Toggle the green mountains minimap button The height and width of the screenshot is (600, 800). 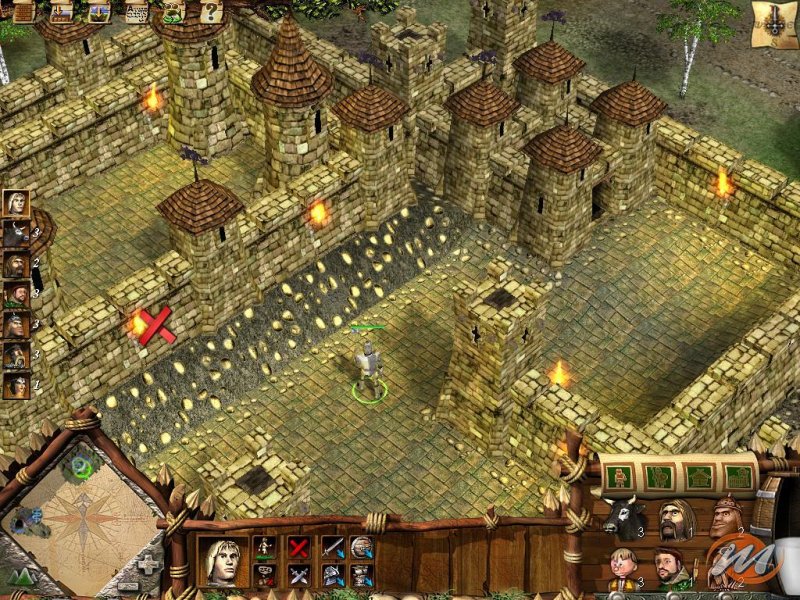click(22, 577)
